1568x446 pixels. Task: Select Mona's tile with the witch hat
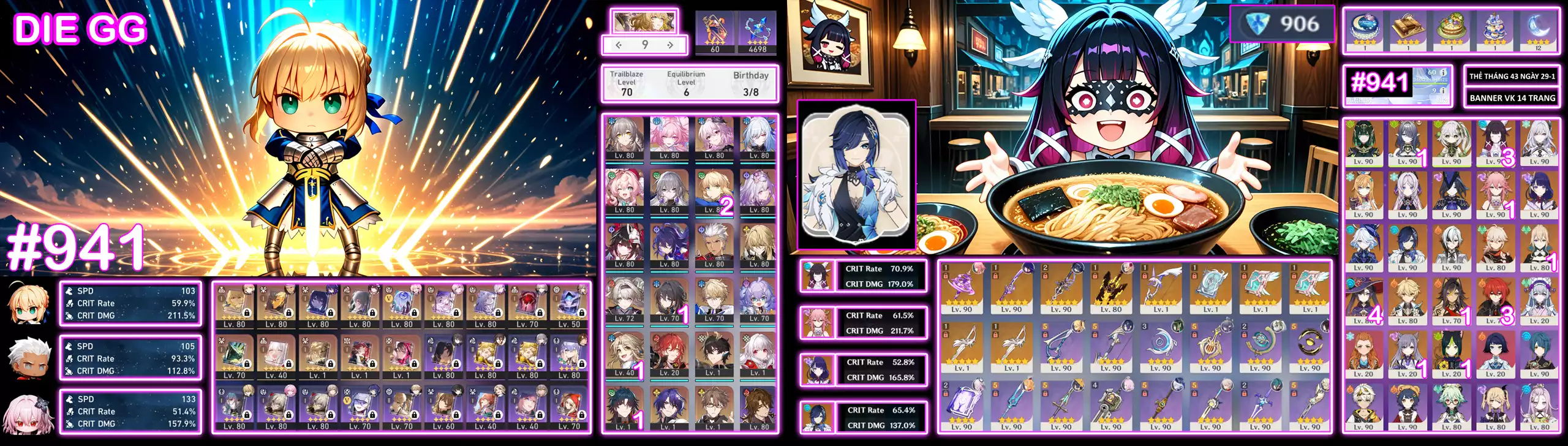pyautogui.click(x=1363, y=301)
